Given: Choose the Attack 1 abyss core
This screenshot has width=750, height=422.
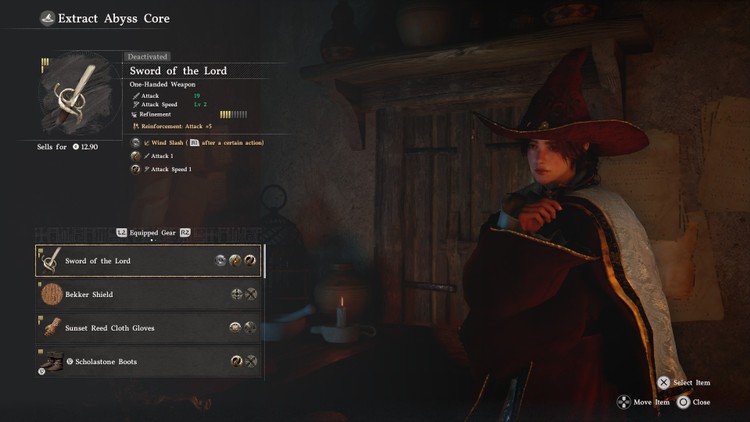Looking at the screenshot, I should coord(136,156).
